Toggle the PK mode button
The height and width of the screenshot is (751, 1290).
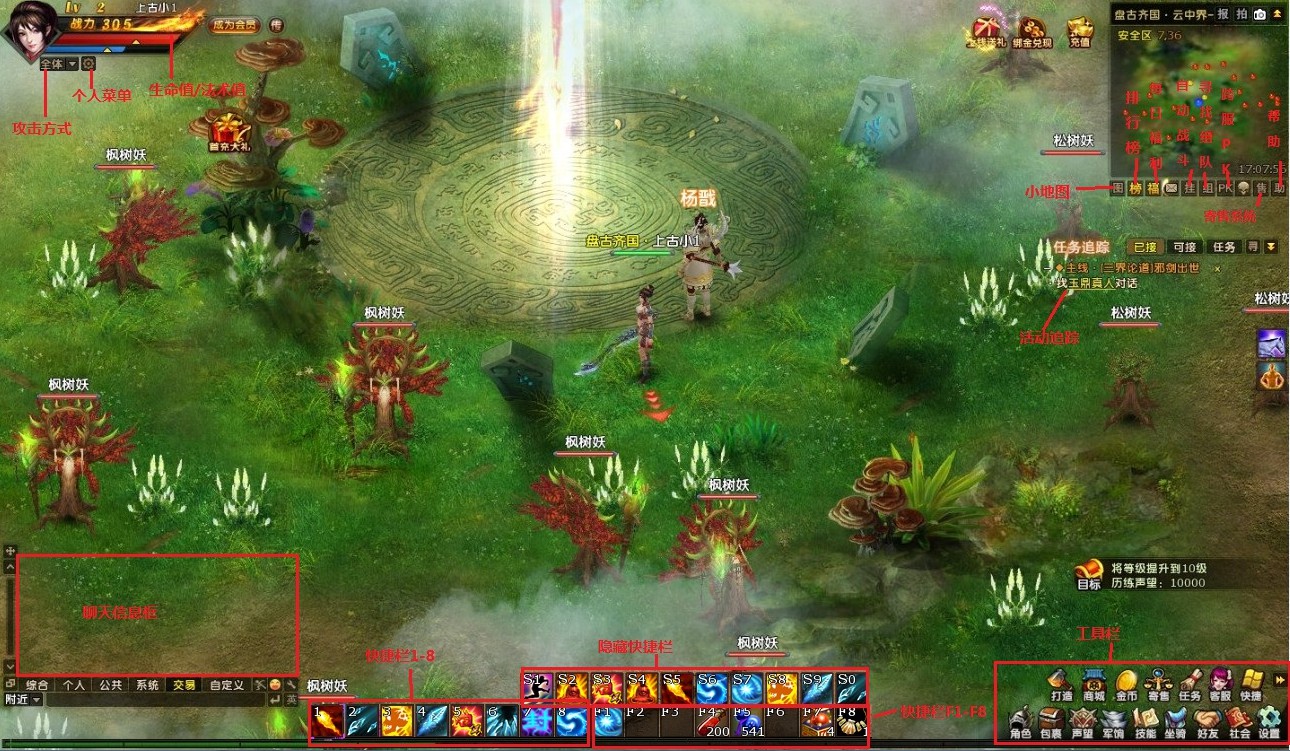1225,188
